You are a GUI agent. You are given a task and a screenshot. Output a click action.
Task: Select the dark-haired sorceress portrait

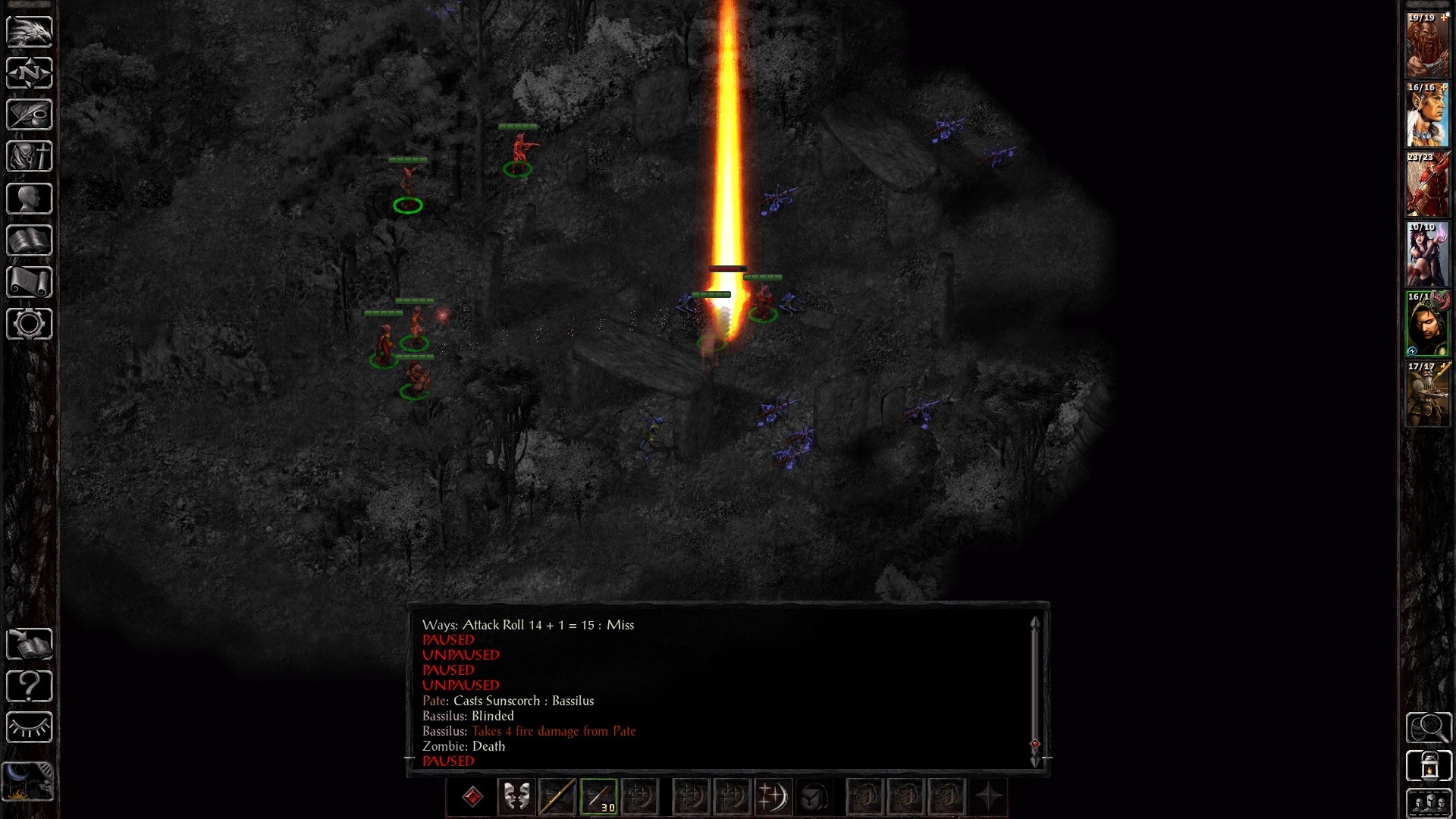click(1428, 255)
